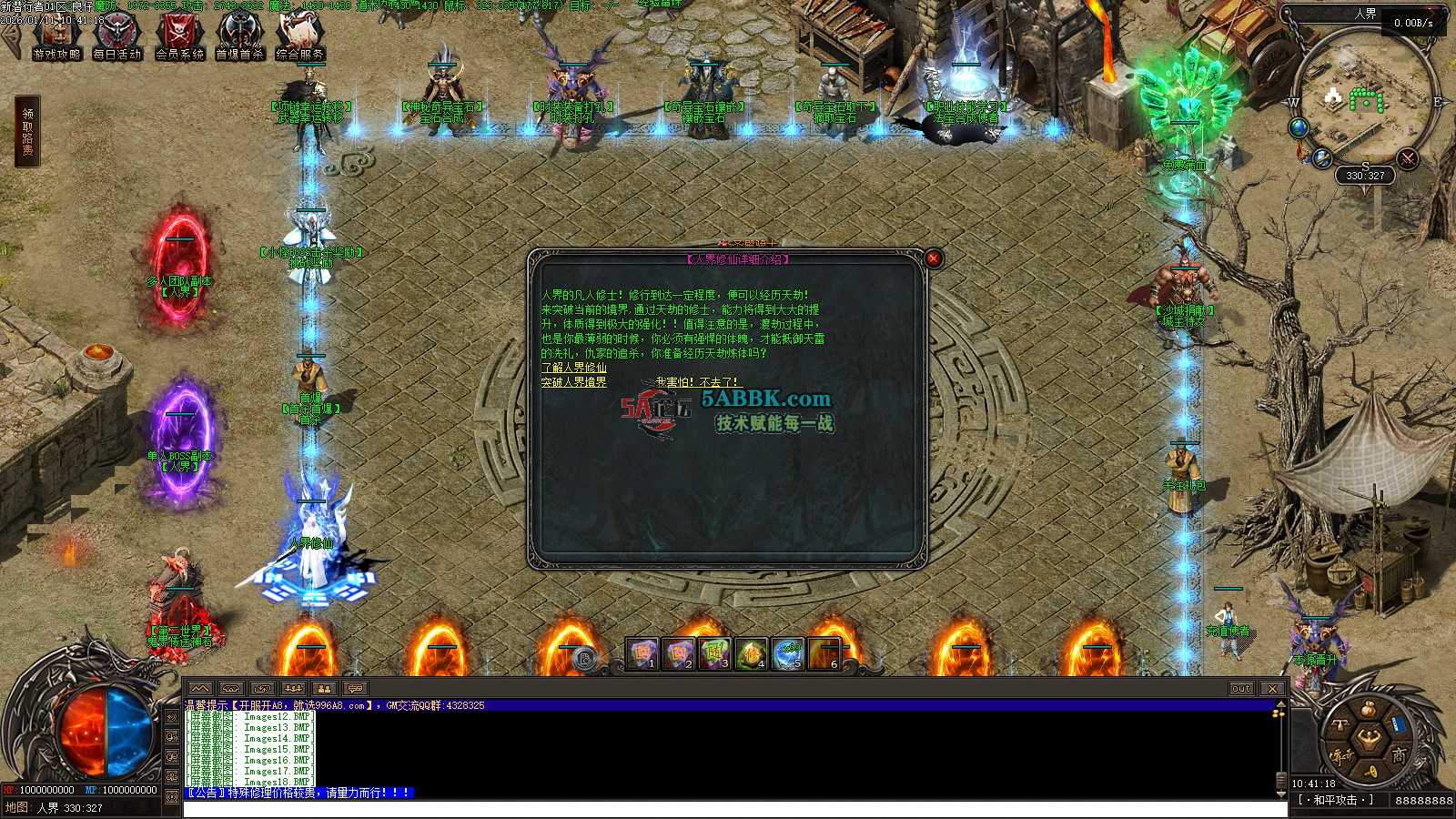
Task: Use the item in hotbar slot 1
Action: coord(642,653)
